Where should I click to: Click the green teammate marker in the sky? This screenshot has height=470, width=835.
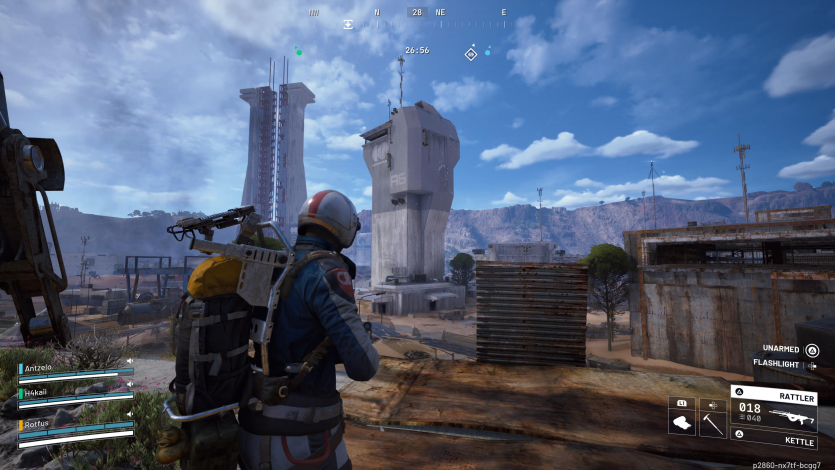(x=298, y=50)
